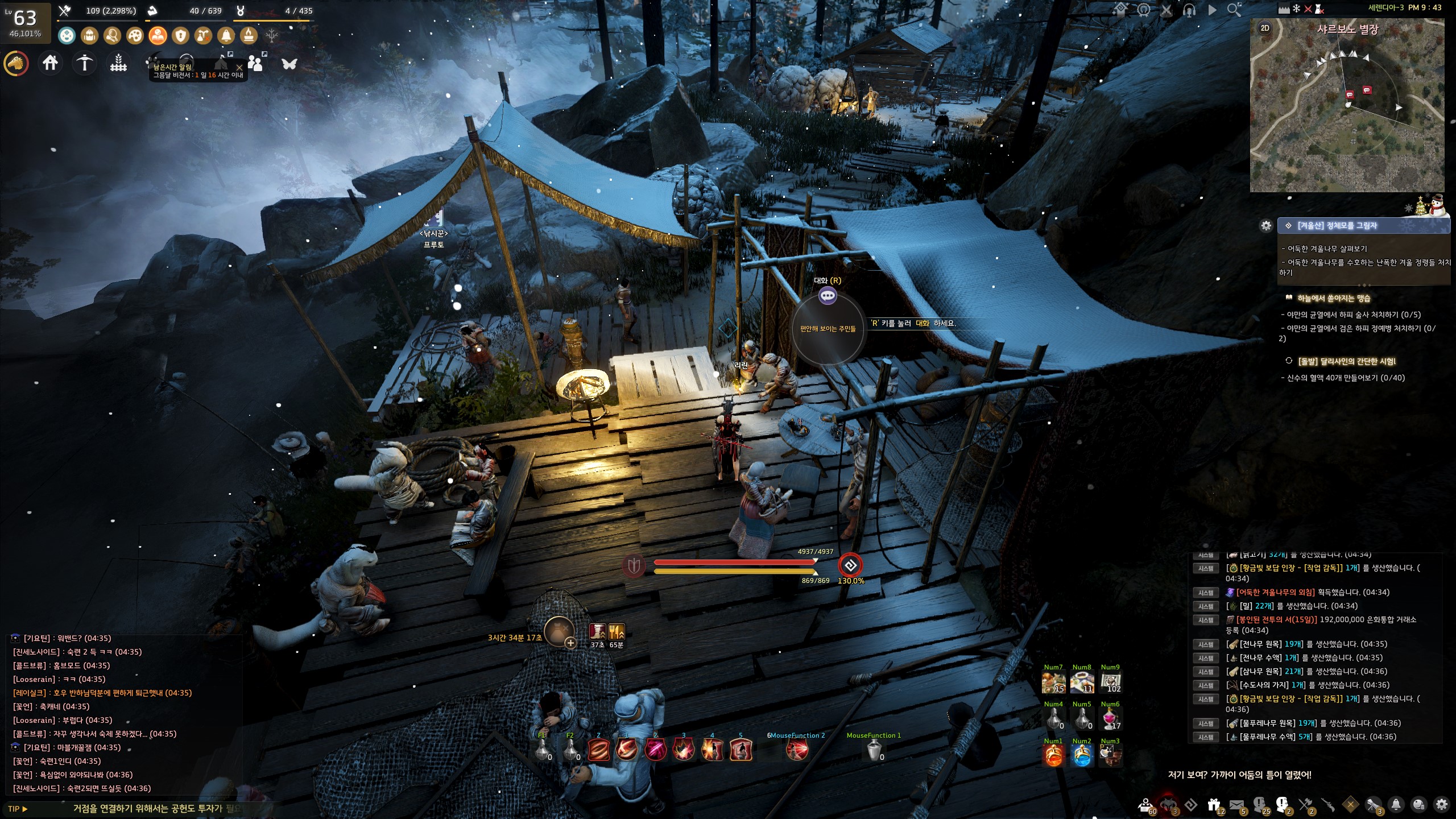The height and width of the screenshot is (819, 1456).
Task: Click the house residence icon
Action: point(50,63)
